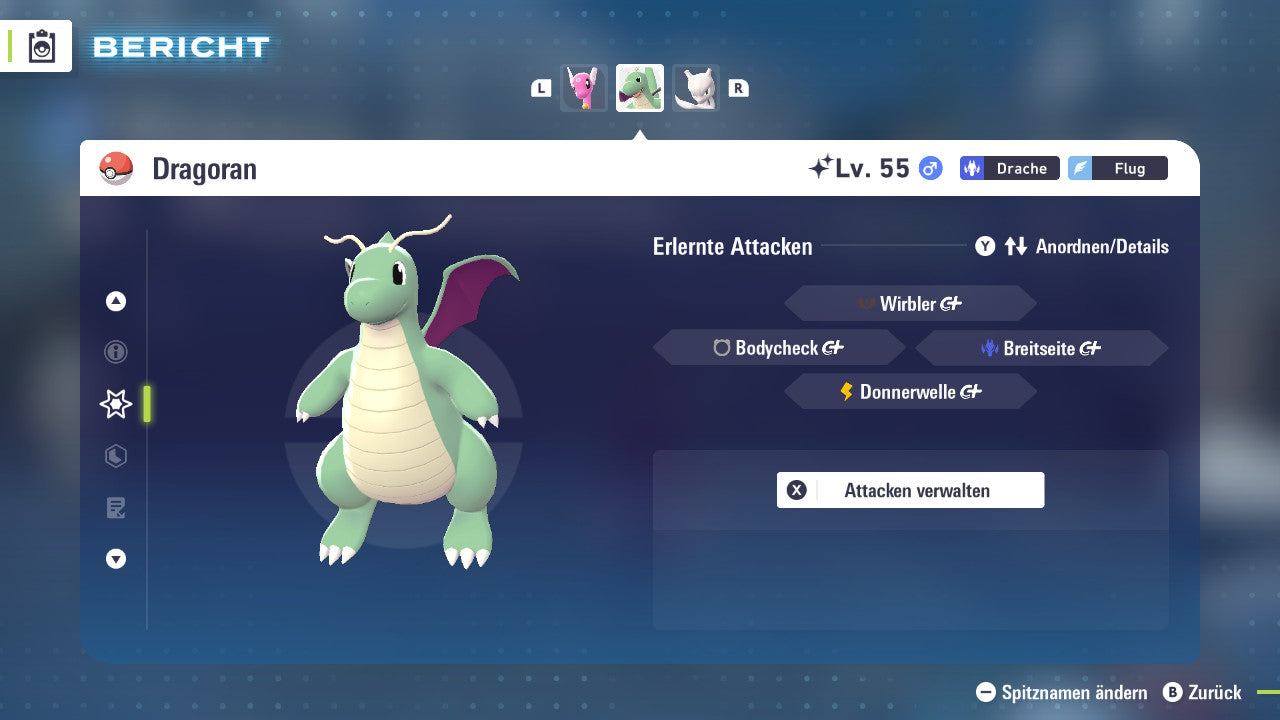Click the green progress bar beside the moves tab
Viewport: 1280px width, 720px height.
146,404
